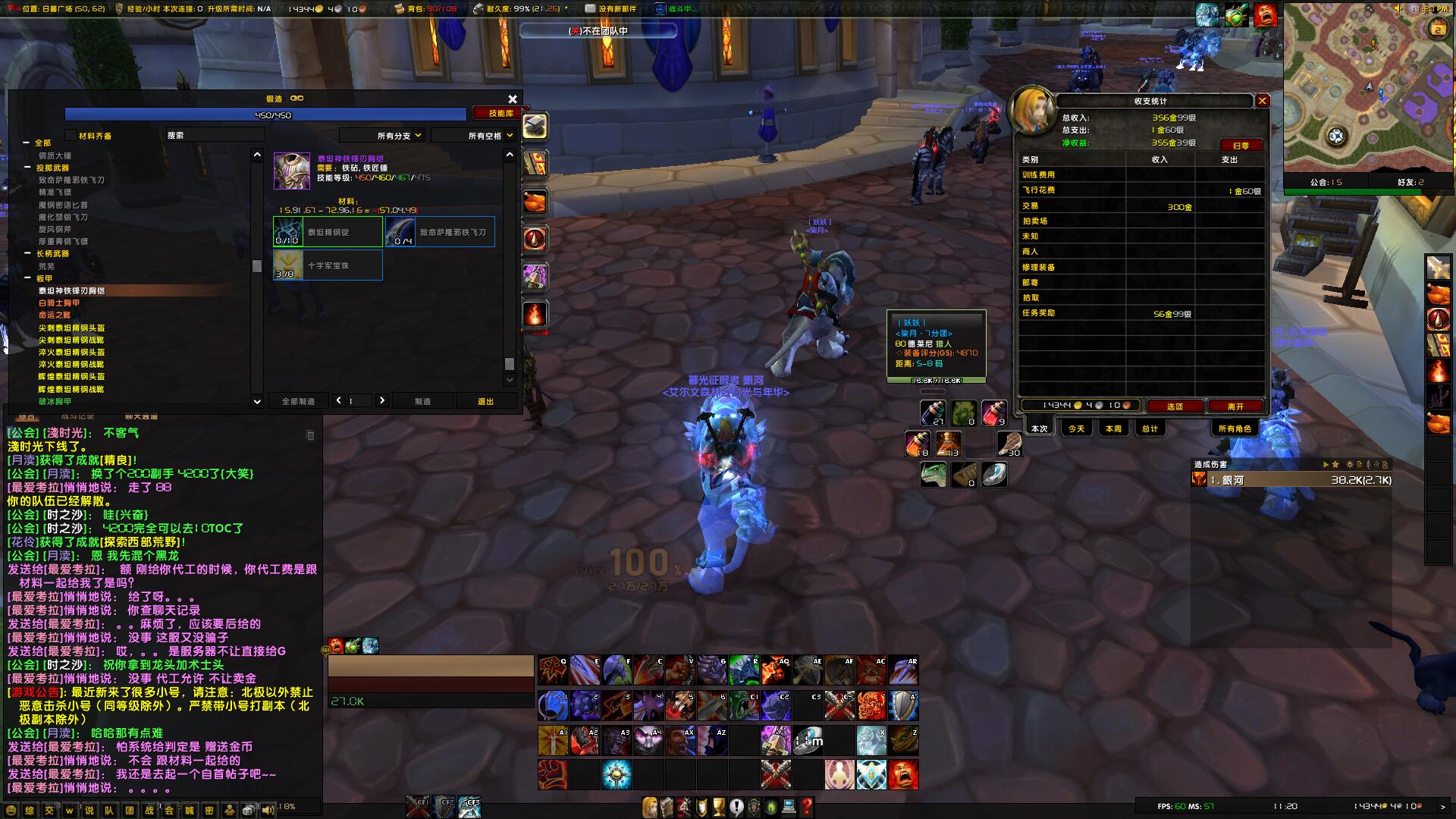
Task: Open the 所有空格 slot filter dropdown
Action: [x=474, y=136]
